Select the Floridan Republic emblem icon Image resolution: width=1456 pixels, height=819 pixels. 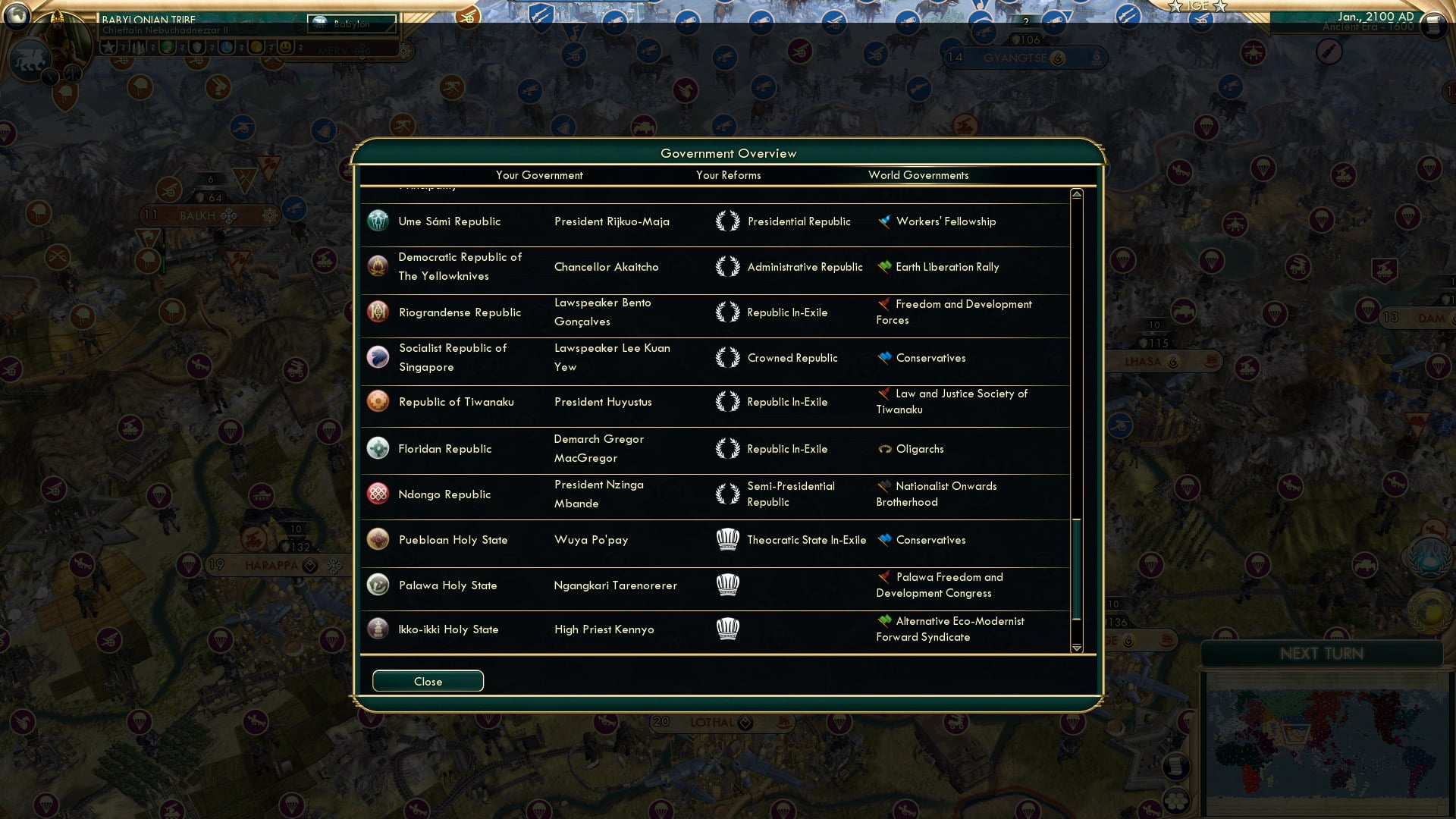click(x=378, y=449)
